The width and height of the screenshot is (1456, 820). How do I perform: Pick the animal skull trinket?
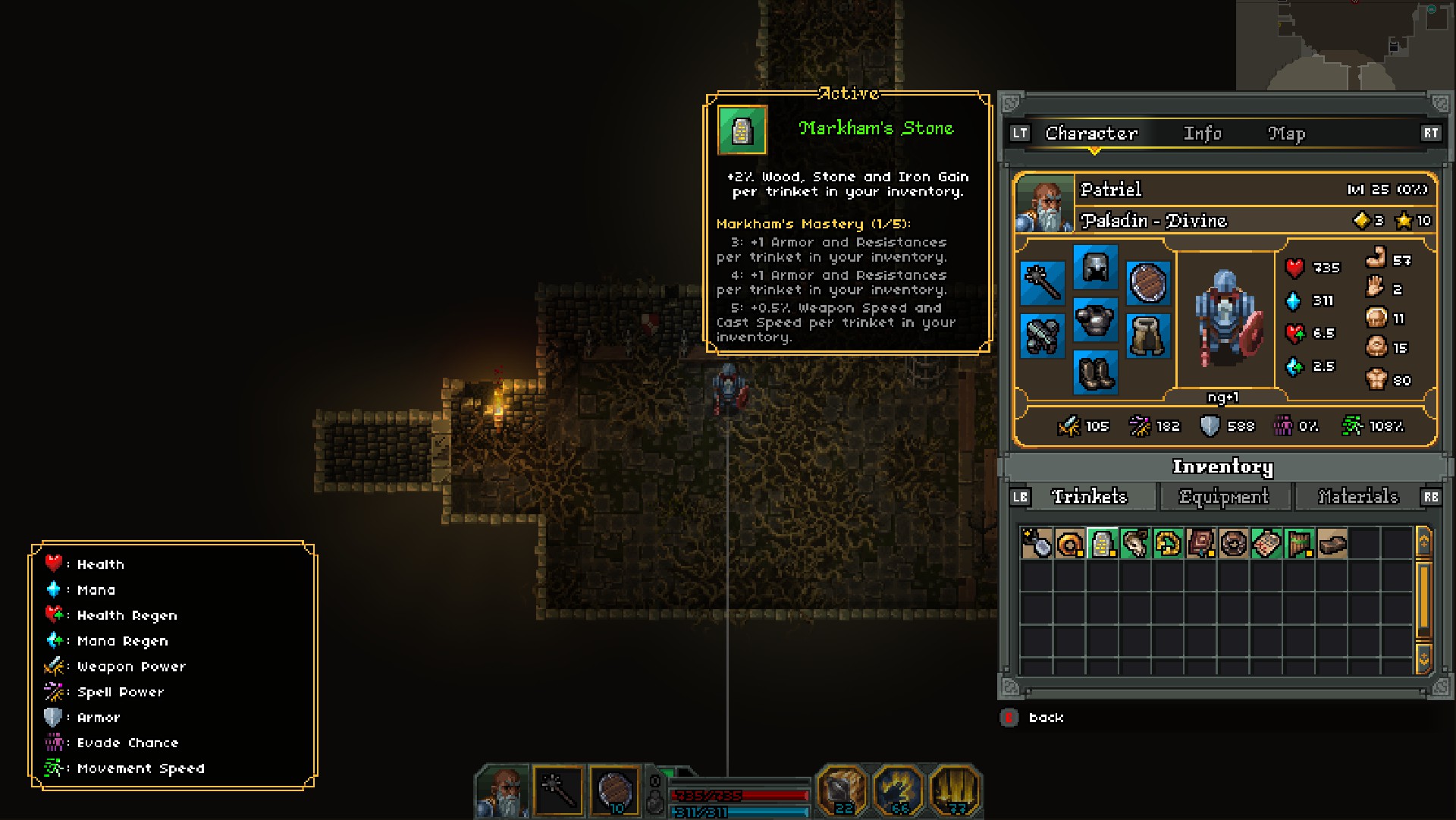(x=1135, y=543)
